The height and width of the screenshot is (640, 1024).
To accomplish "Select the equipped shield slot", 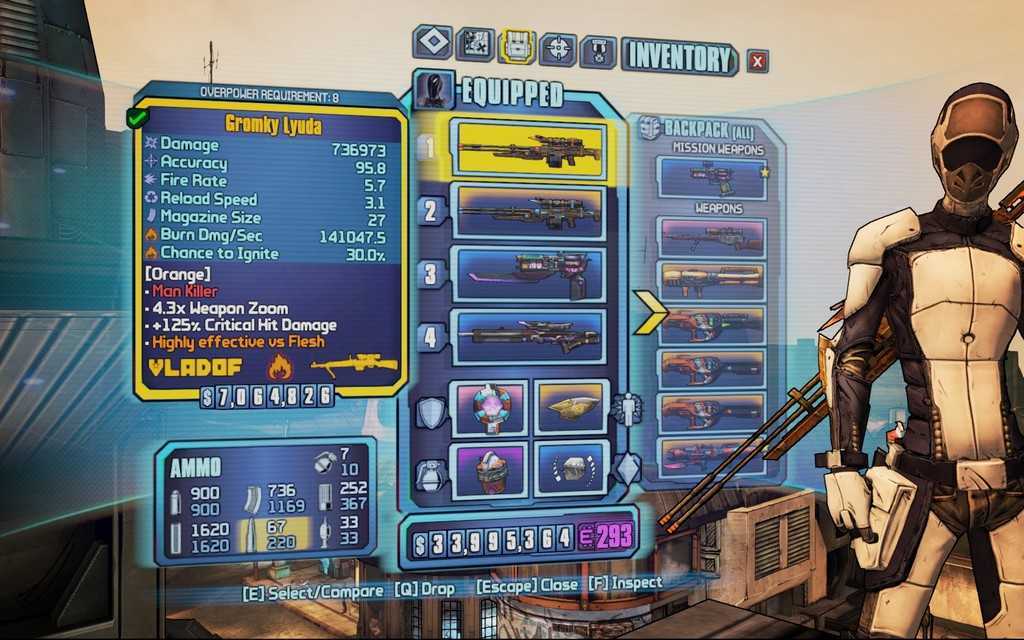I will click(x=488, y=407).
